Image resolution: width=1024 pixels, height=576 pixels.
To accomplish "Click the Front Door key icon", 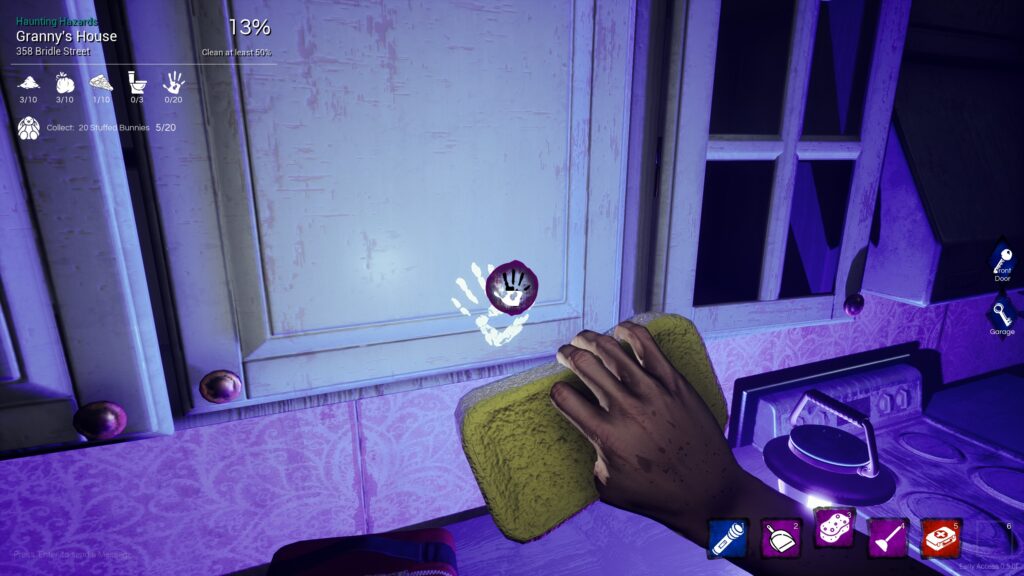I will (1002, 259).
